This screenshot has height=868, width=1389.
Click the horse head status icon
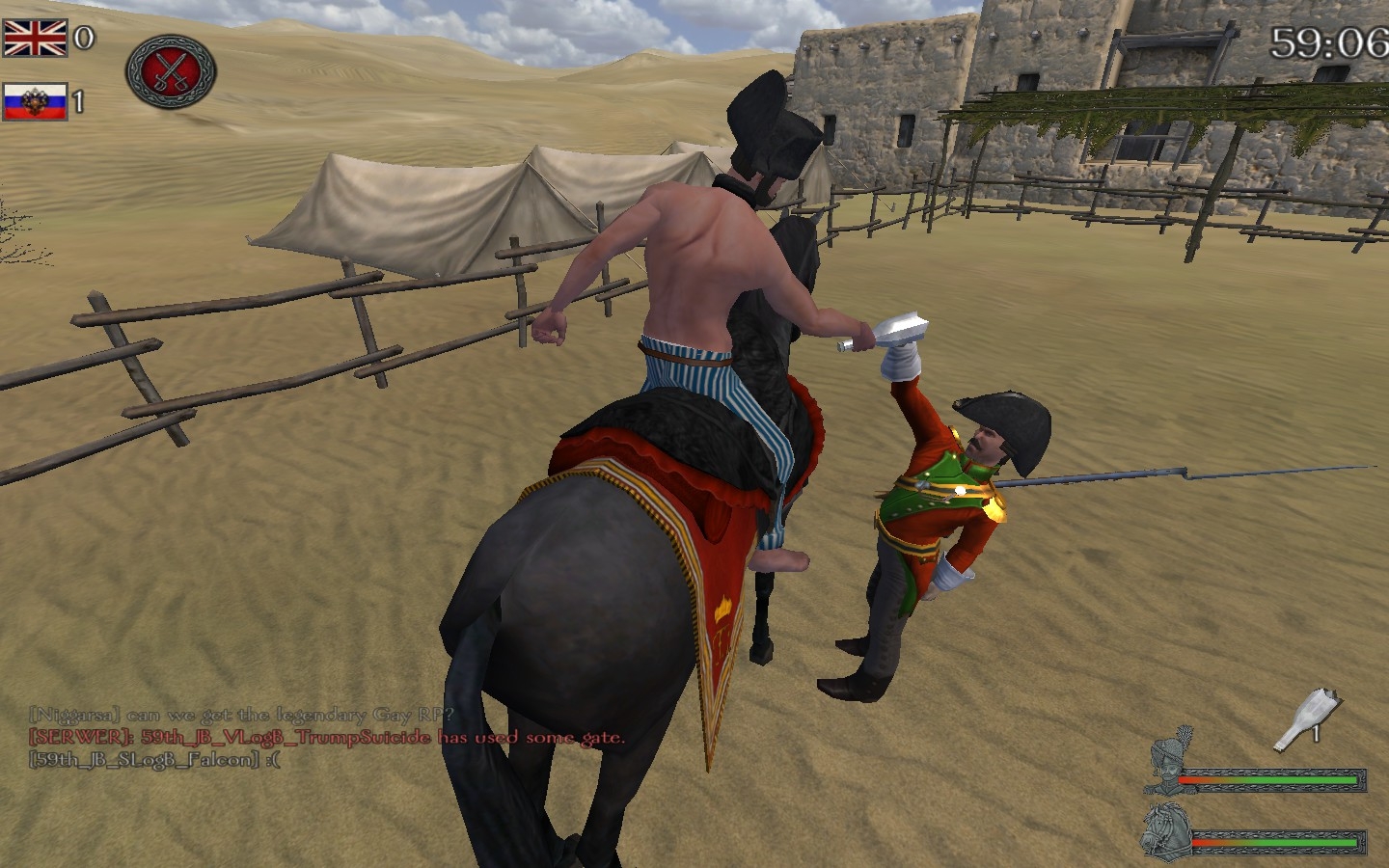[x=1164, y=830]
